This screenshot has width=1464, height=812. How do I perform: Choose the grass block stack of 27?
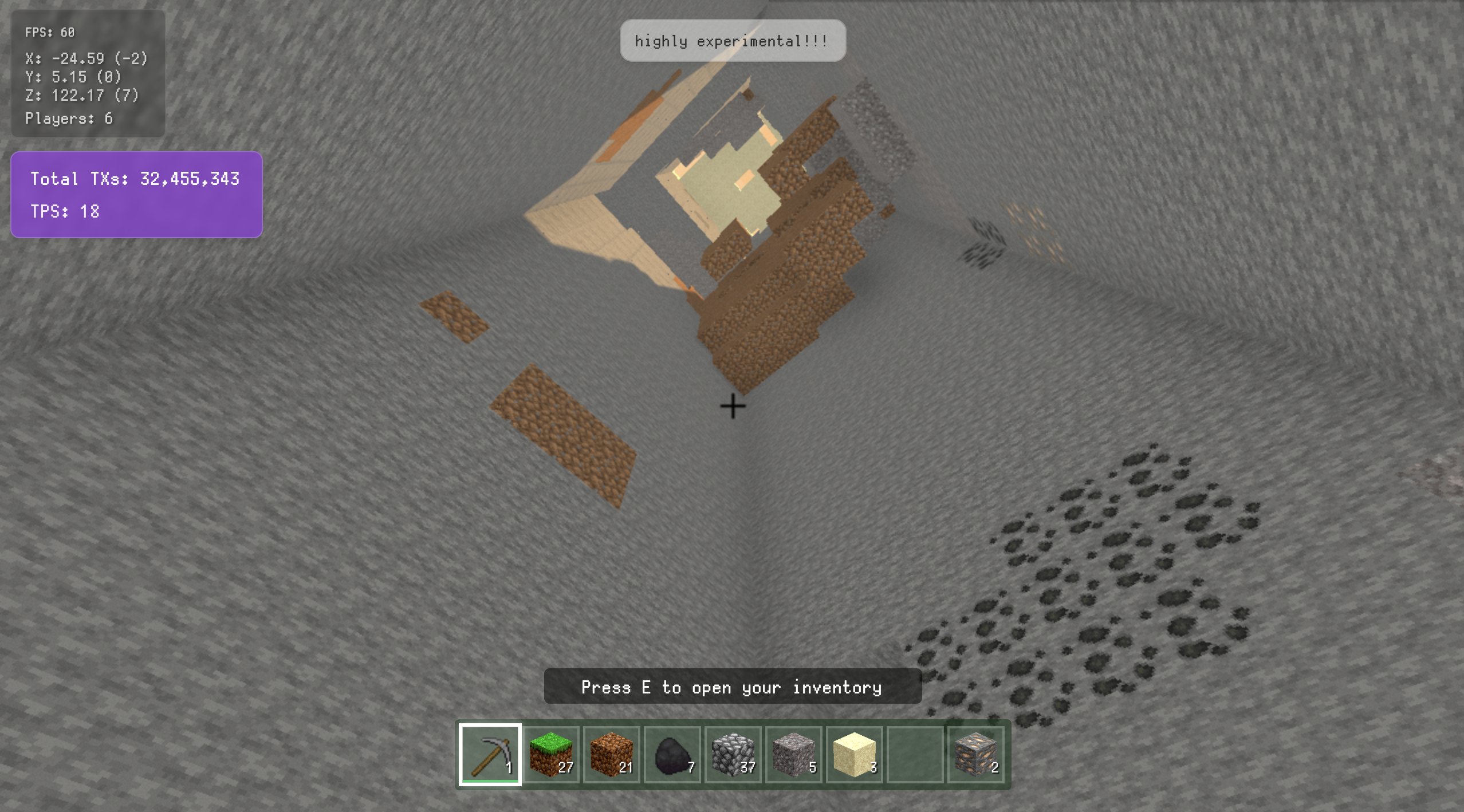551,754
